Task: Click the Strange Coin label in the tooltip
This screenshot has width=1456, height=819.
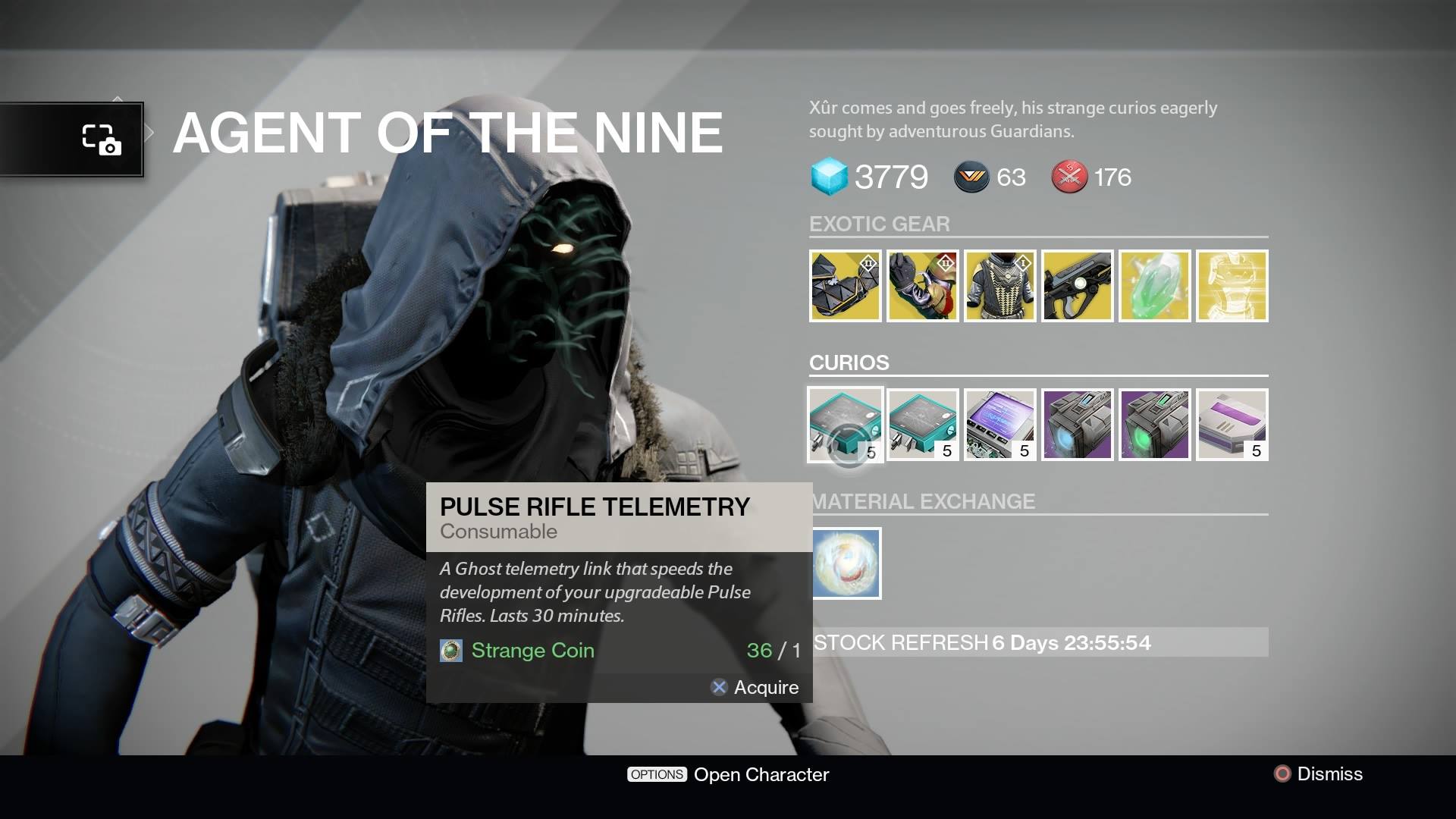Action: (532, 650)
